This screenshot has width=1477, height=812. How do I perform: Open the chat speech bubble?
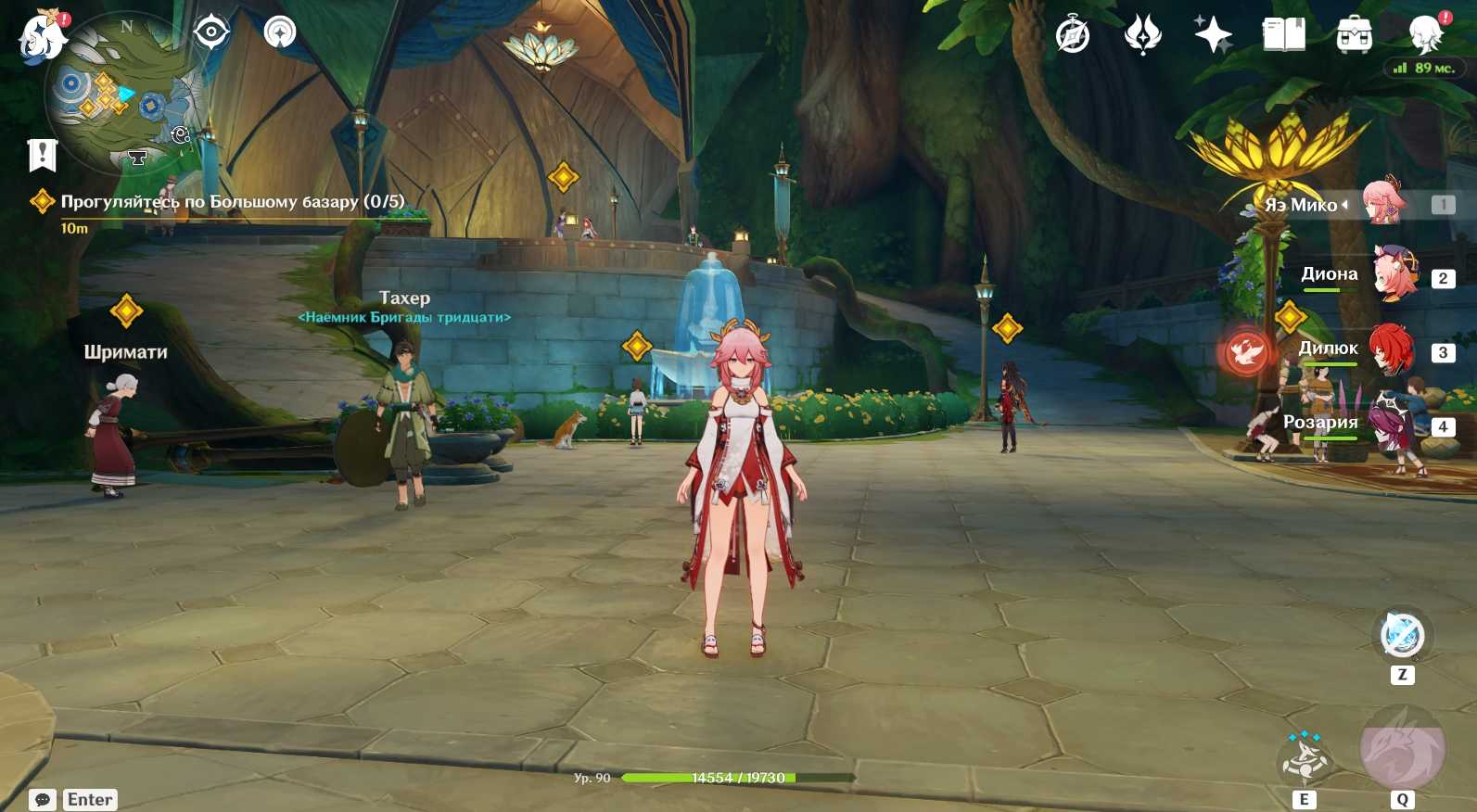tap(43, 799)
